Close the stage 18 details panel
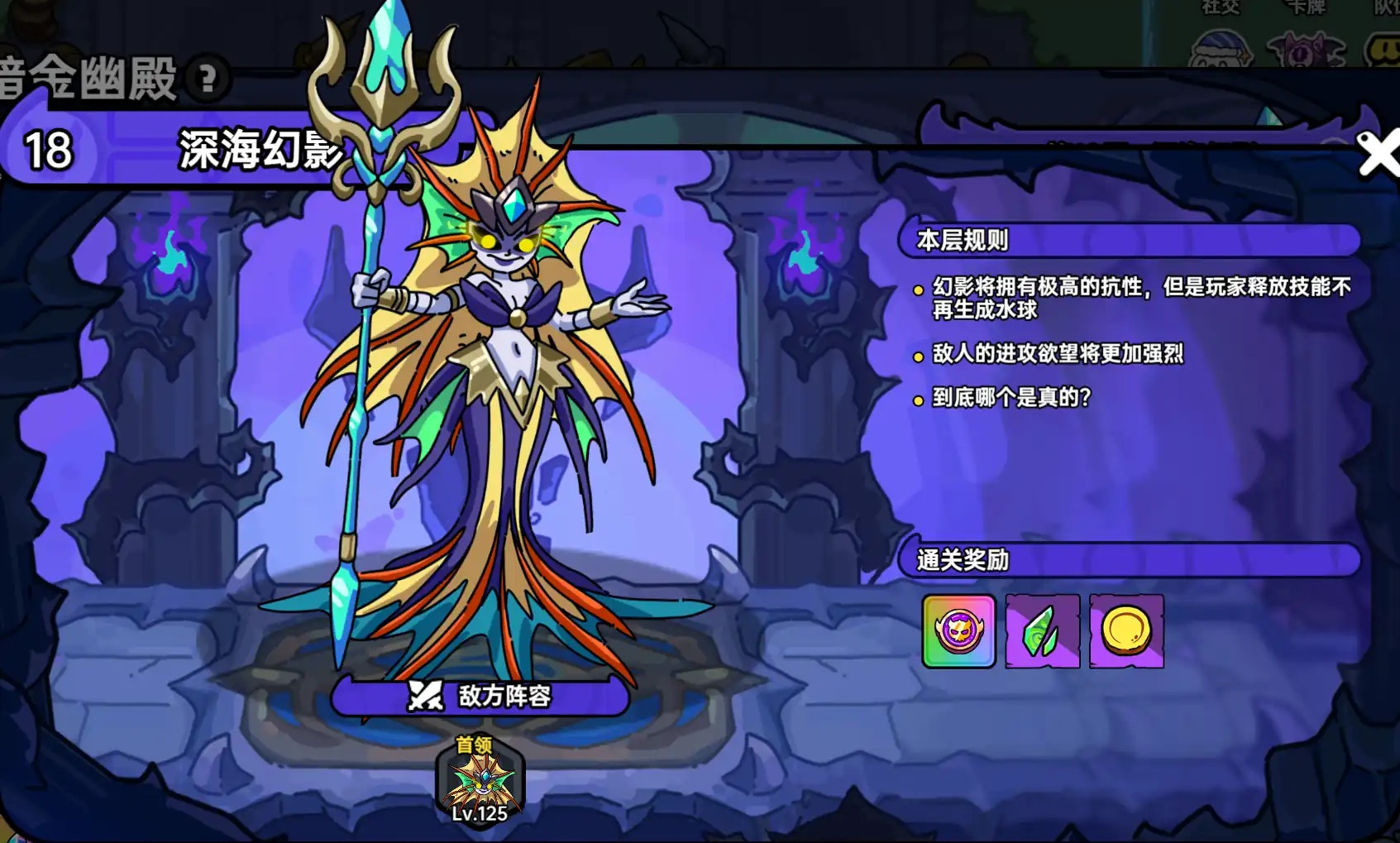The image size is (1400, 843). tap(1377, 155)
